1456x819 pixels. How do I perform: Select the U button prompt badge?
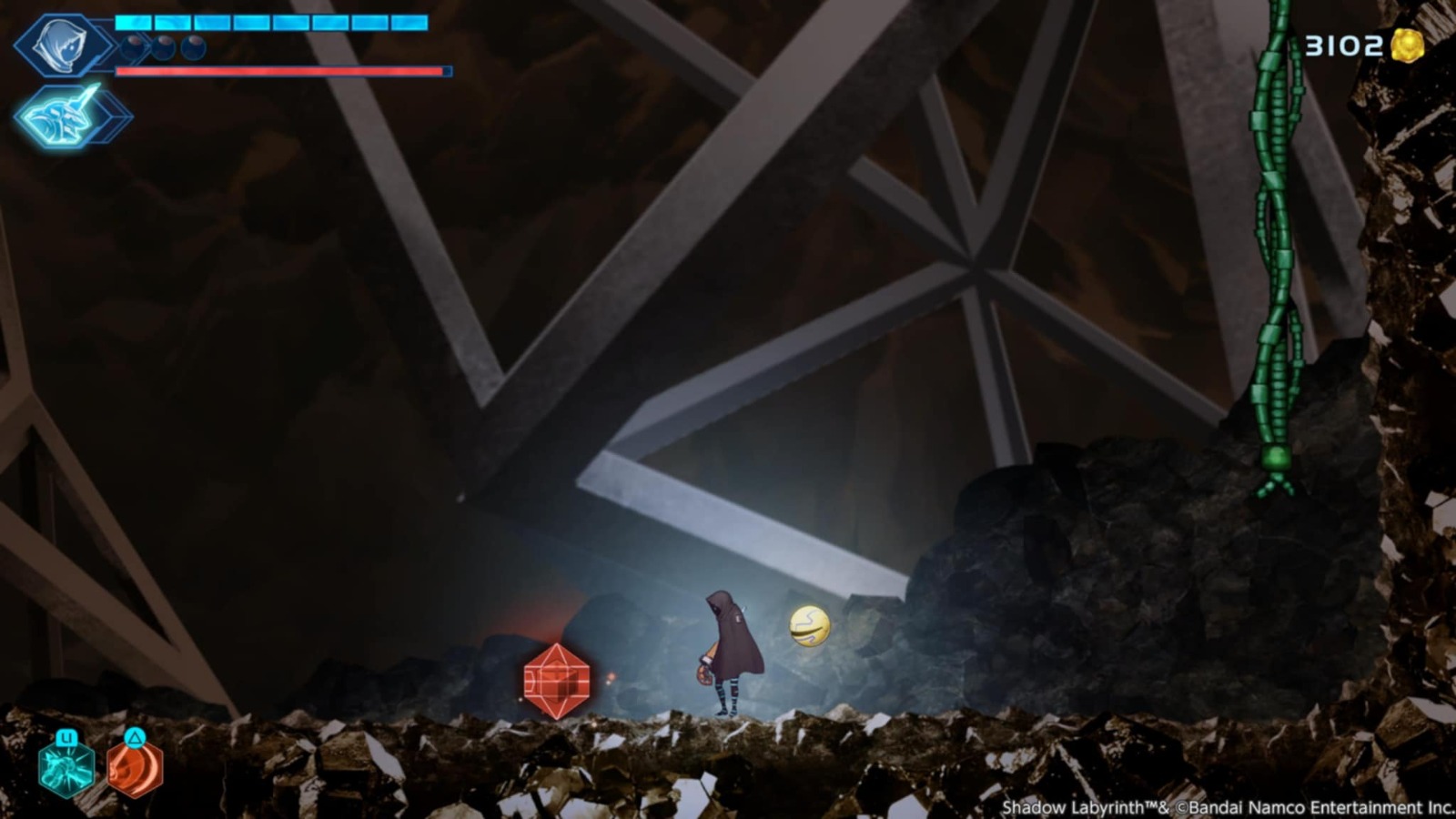coord(66,738)
